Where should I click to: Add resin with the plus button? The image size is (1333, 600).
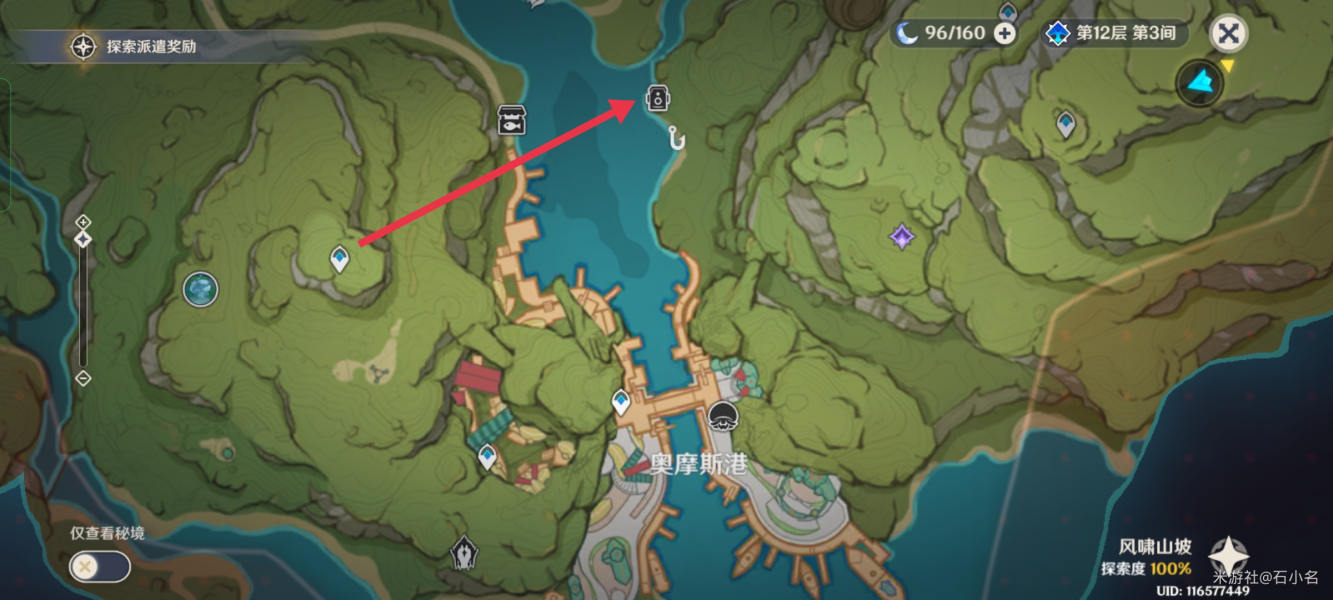tap(1004, 33)
